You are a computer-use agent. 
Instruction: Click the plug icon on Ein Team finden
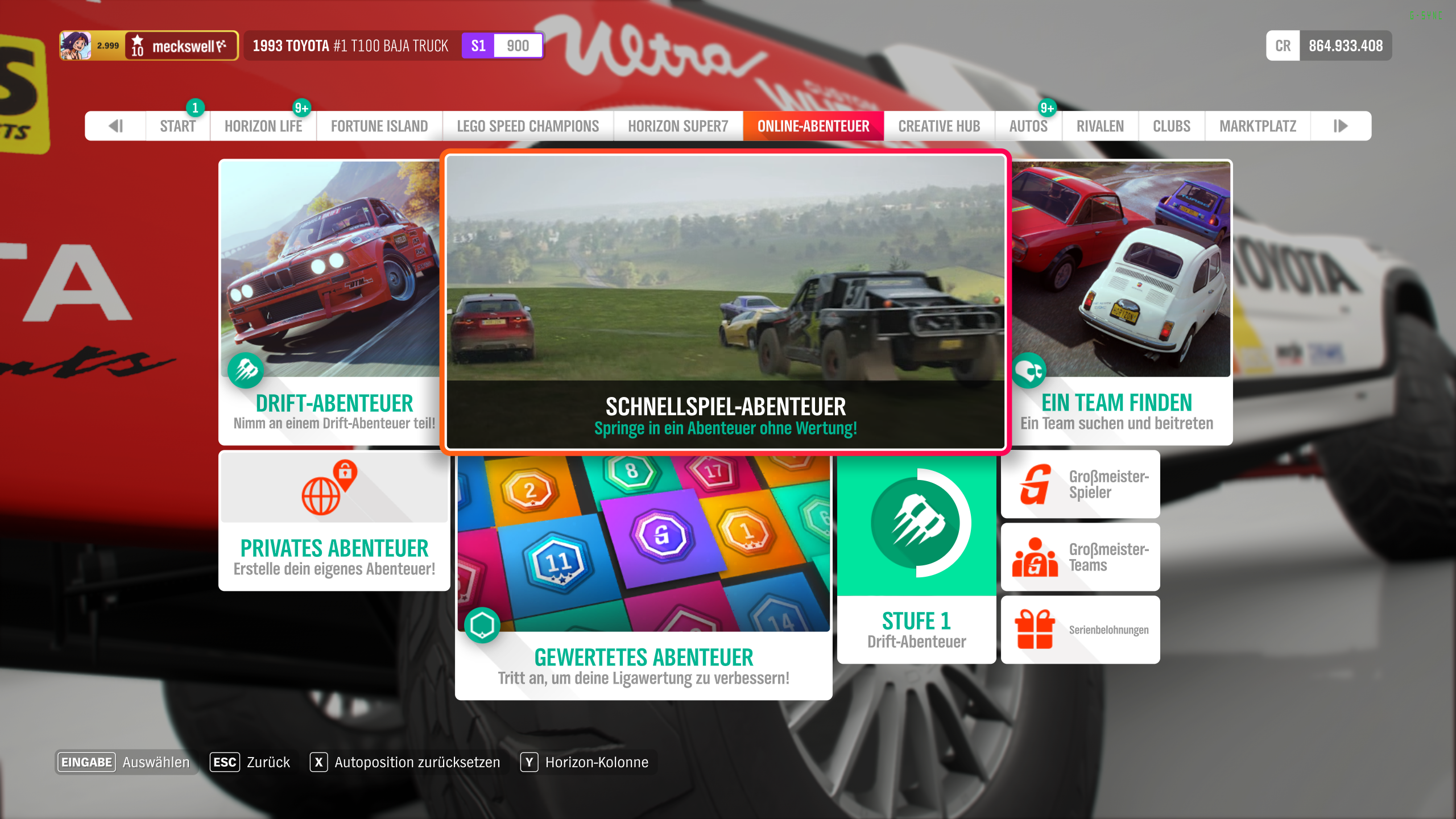pos(1030,370)
